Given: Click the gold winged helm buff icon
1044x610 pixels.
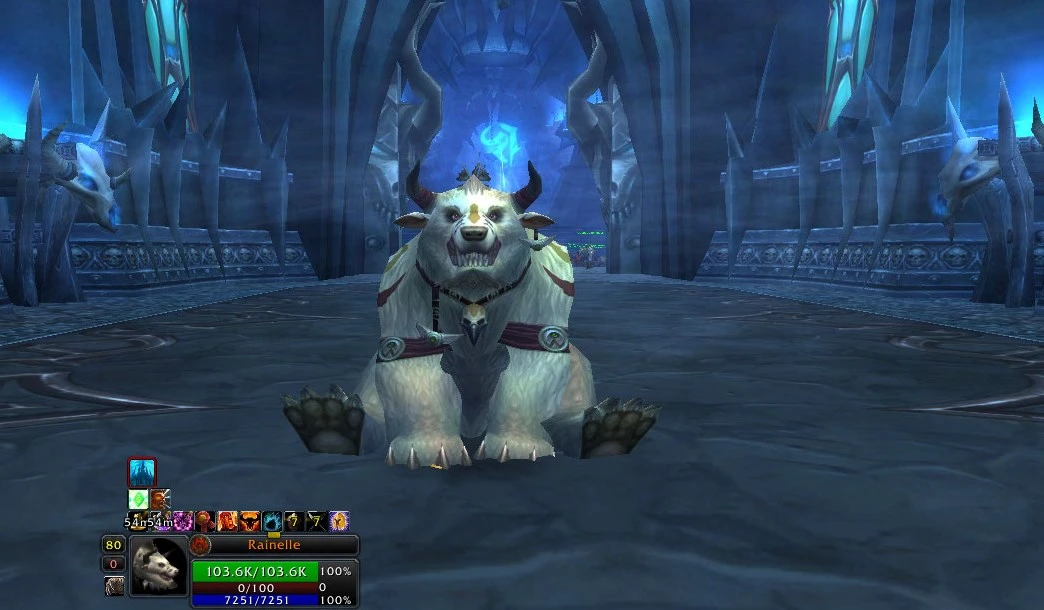Looking at the screenshot, I should tap(339, 521).
